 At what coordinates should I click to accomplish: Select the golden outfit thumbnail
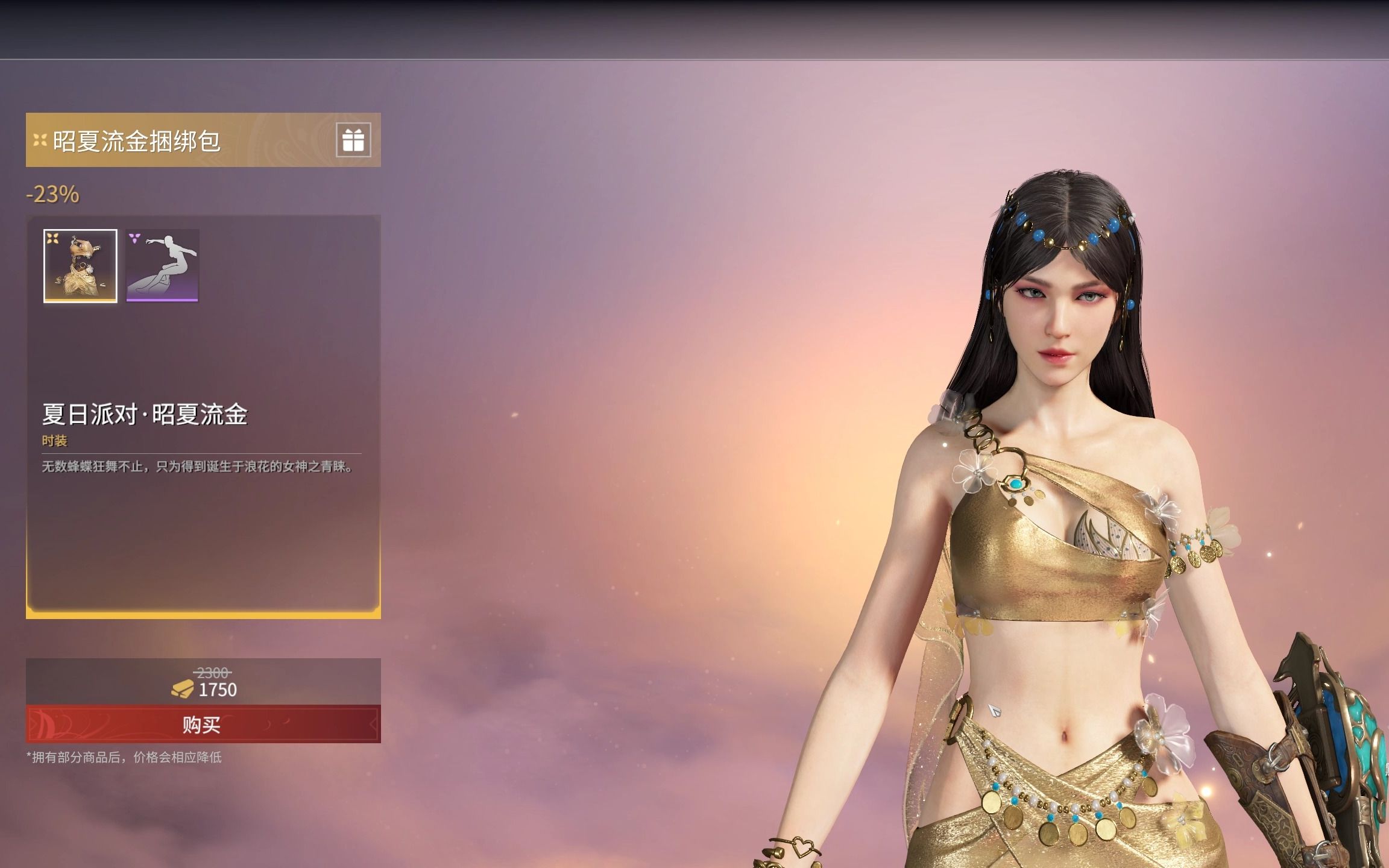pyautogui.click(x=80, y=266)
